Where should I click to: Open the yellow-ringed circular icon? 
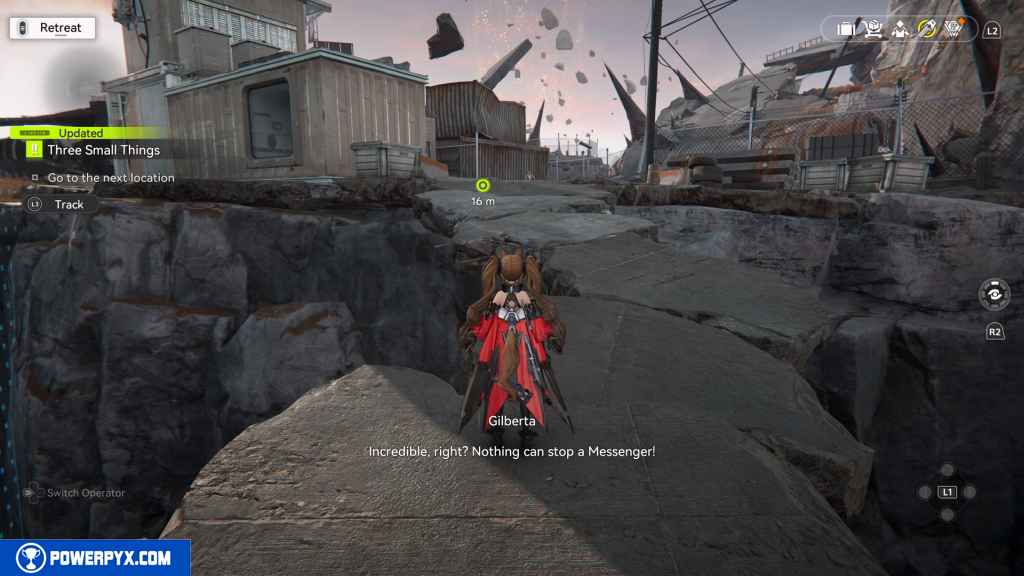926,29
